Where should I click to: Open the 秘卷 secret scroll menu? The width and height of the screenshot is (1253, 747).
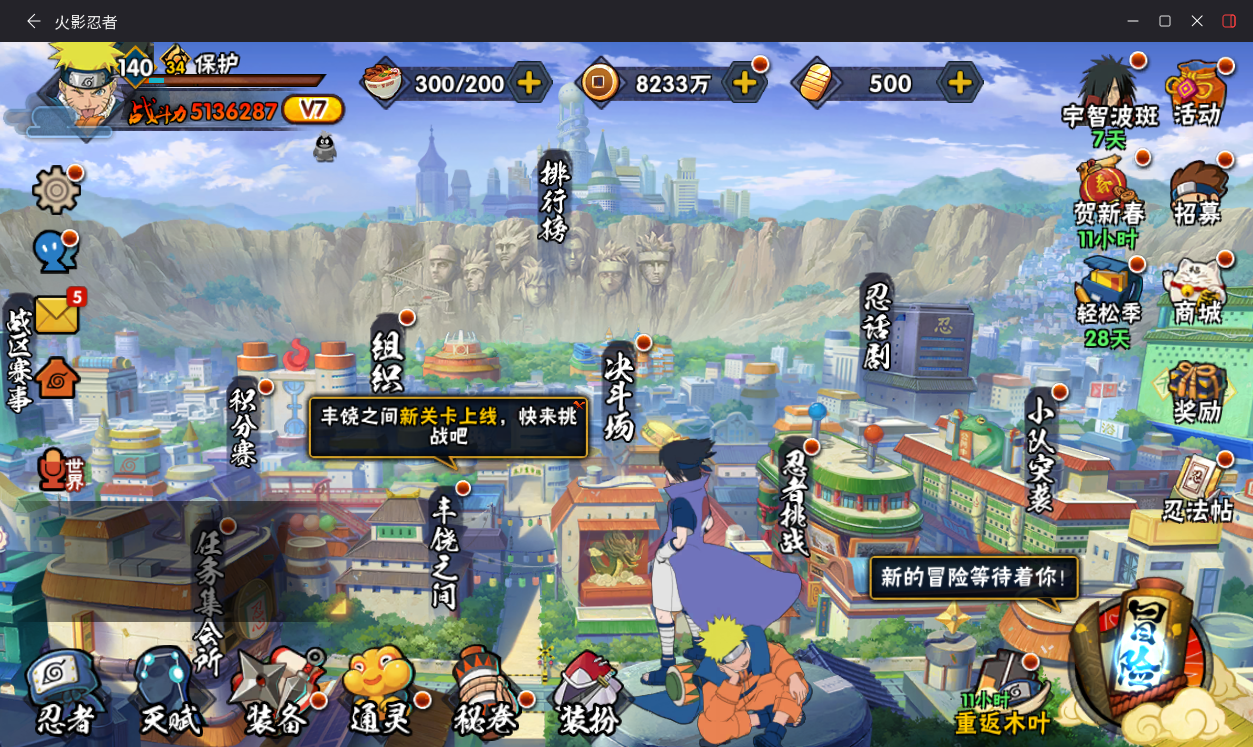click(486, 691)
